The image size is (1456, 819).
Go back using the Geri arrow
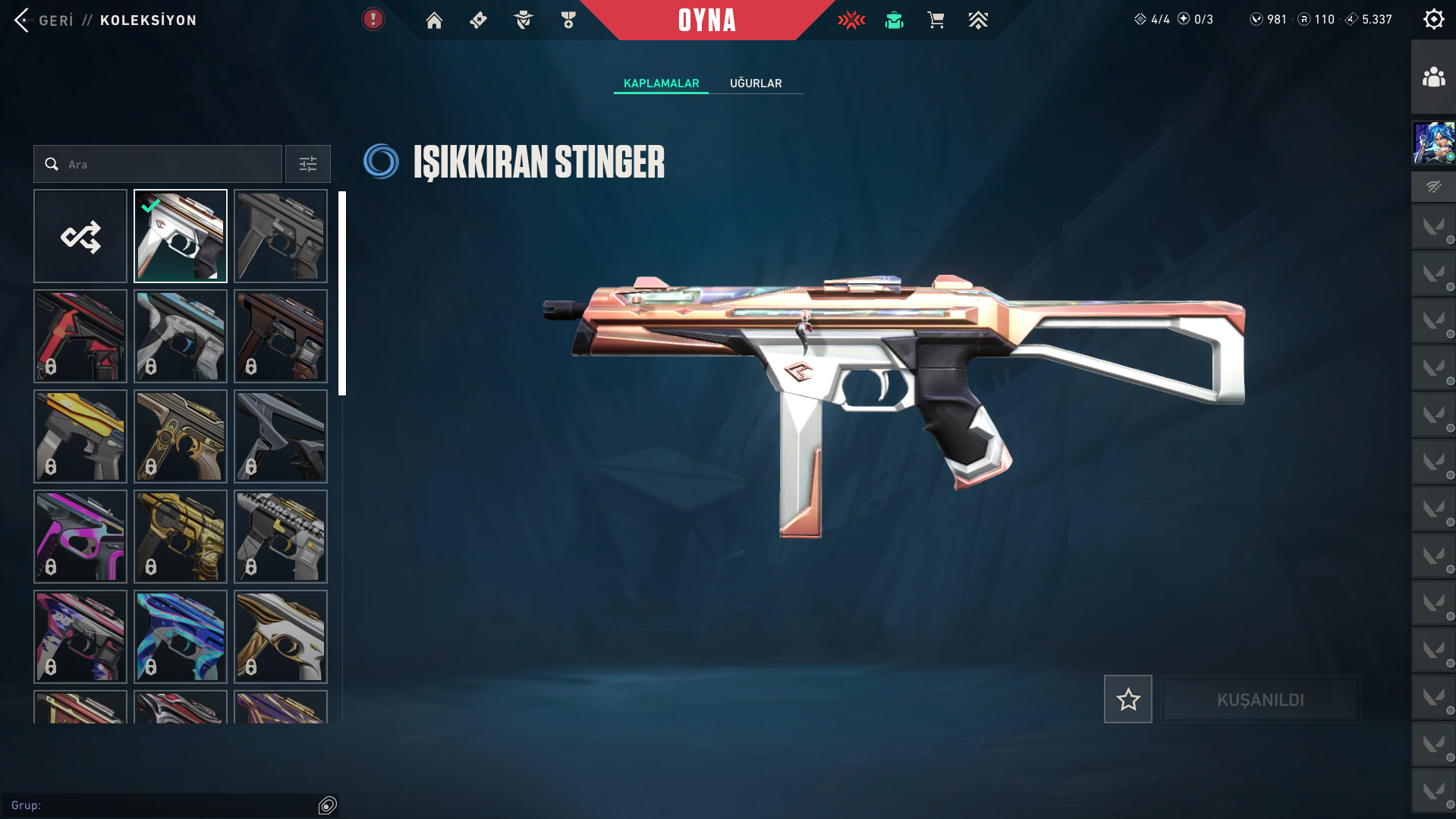pyautogui.click(x=23, y=20)
